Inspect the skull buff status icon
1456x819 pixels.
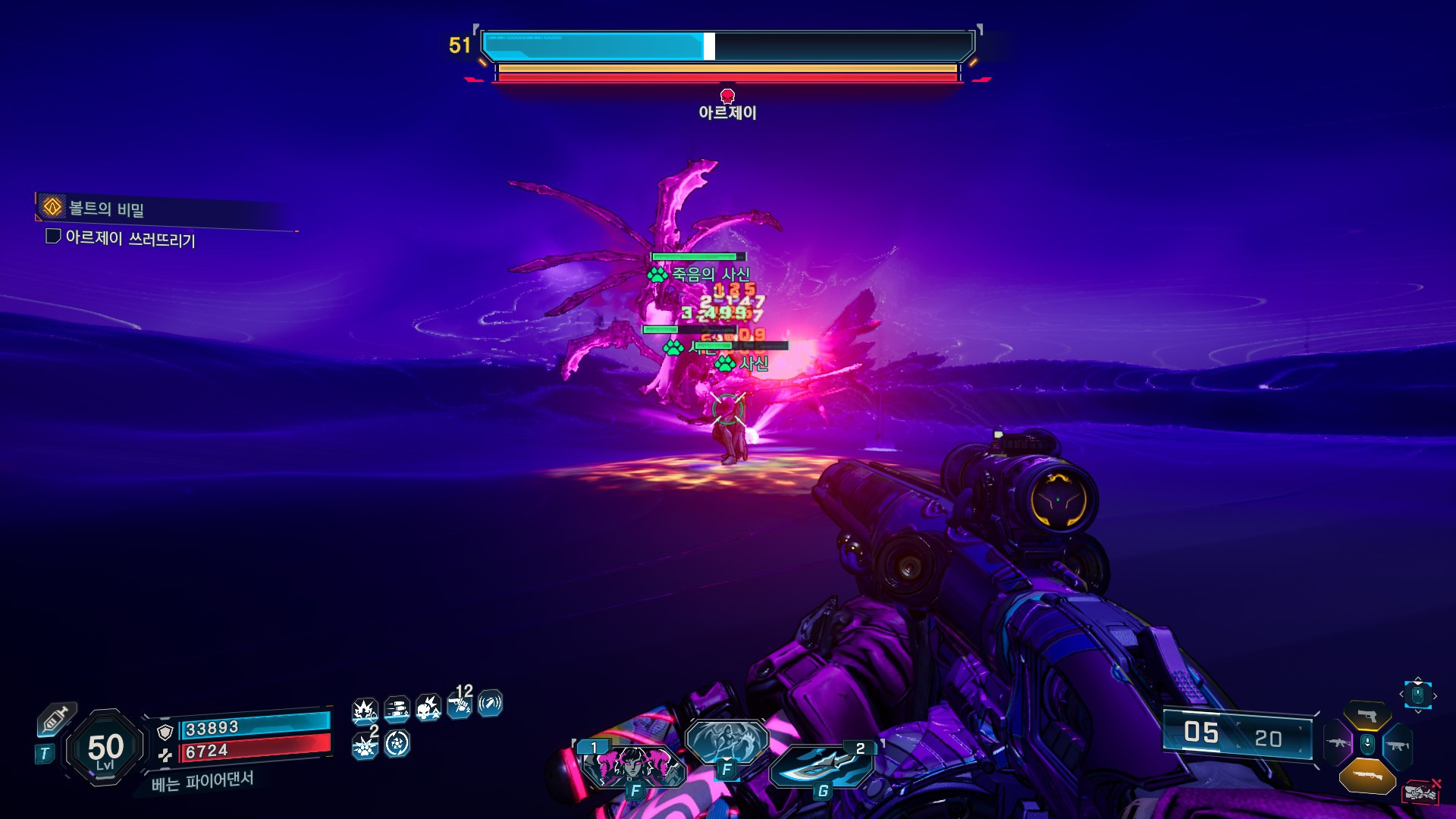point(428,708)
